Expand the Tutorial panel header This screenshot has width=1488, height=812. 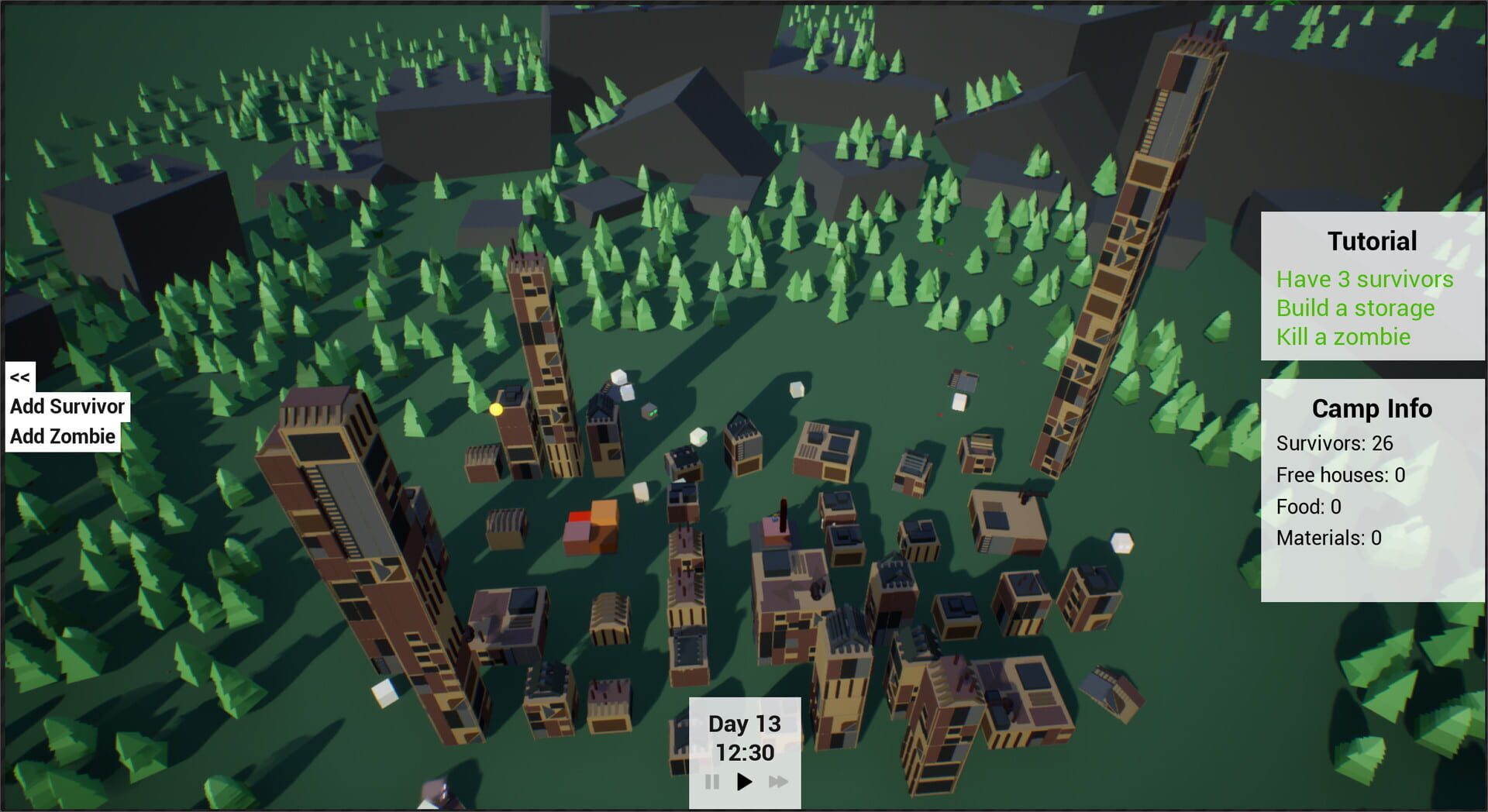[1372, 241]
